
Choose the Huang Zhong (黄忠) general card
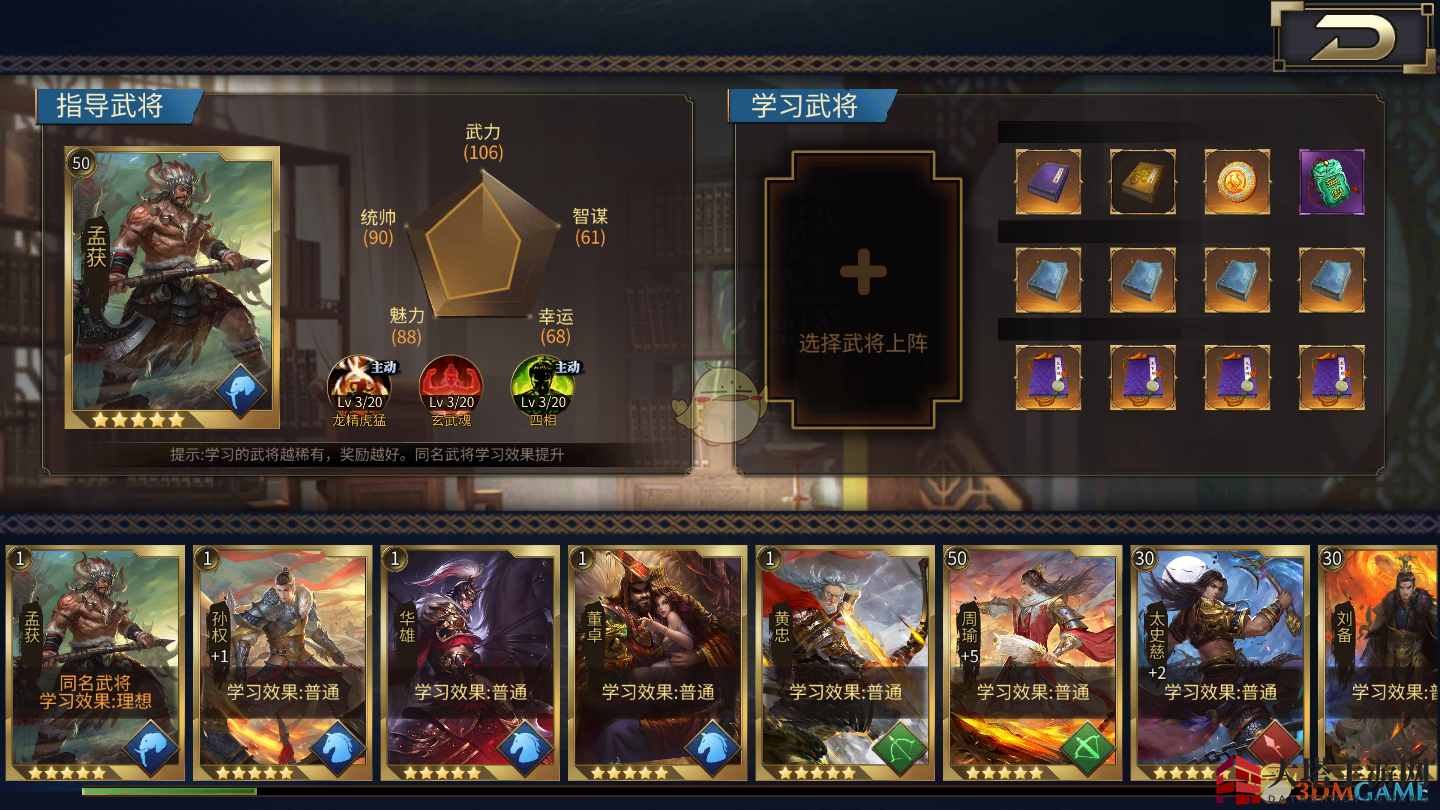pos(845,662)
